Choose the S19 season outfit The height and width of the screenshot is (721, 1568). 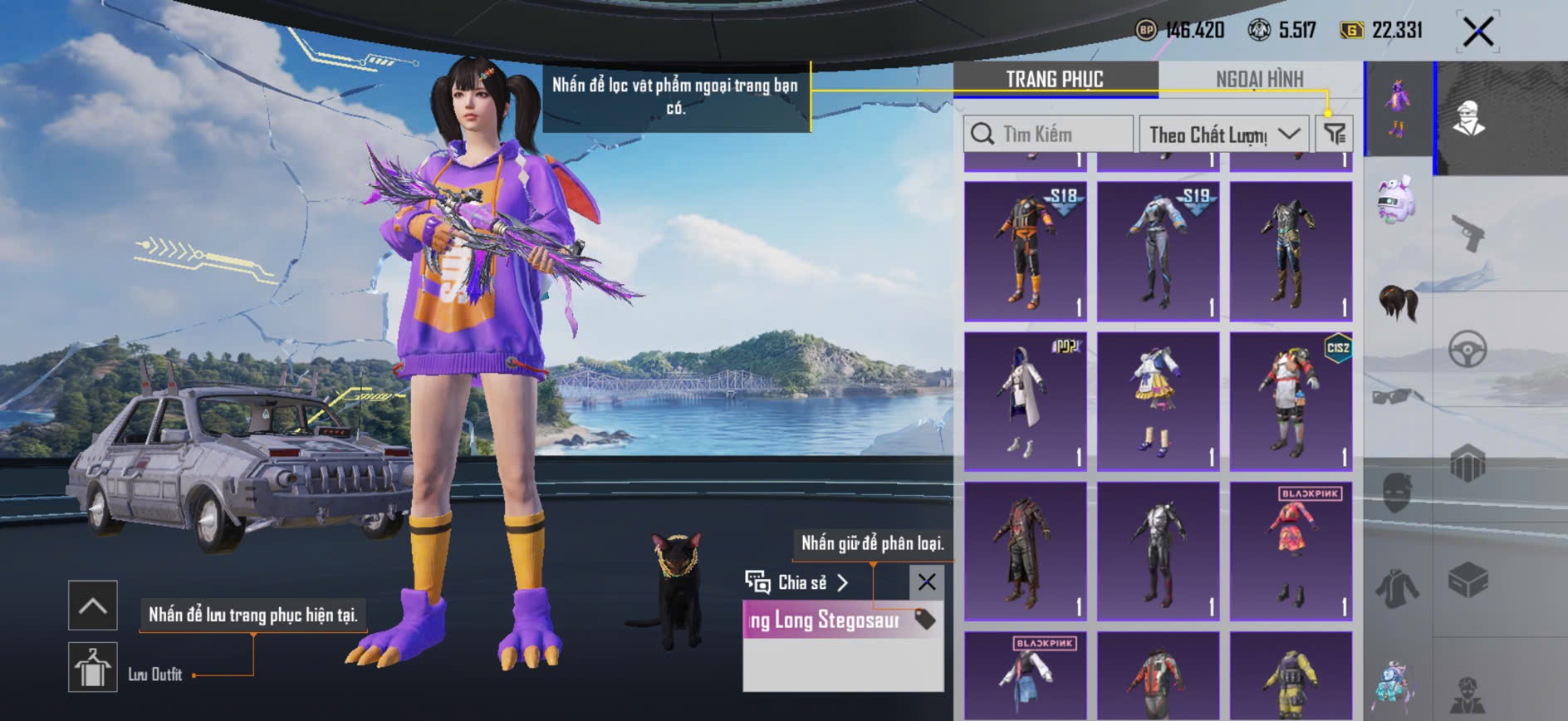[x=1159, y=251]
